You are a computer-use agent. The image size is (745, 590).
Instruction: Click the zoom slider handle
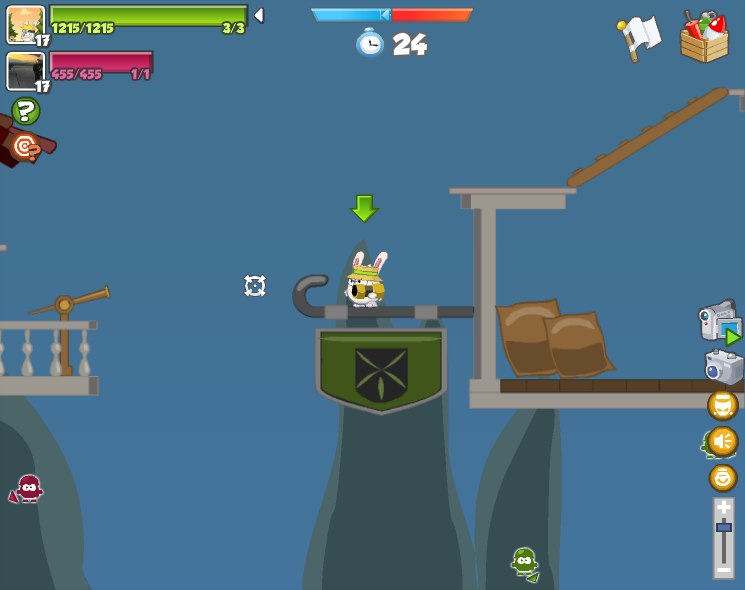pyautogui.click(x=724, y=527)
